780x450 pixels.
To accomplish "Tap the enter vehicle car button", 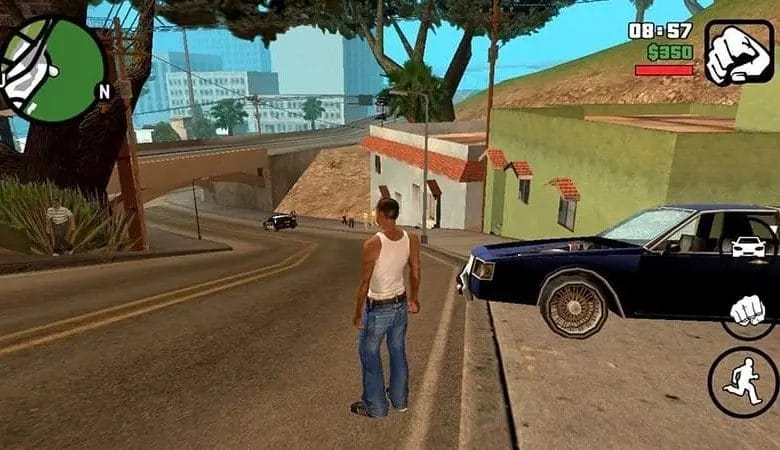I will 748,245.
